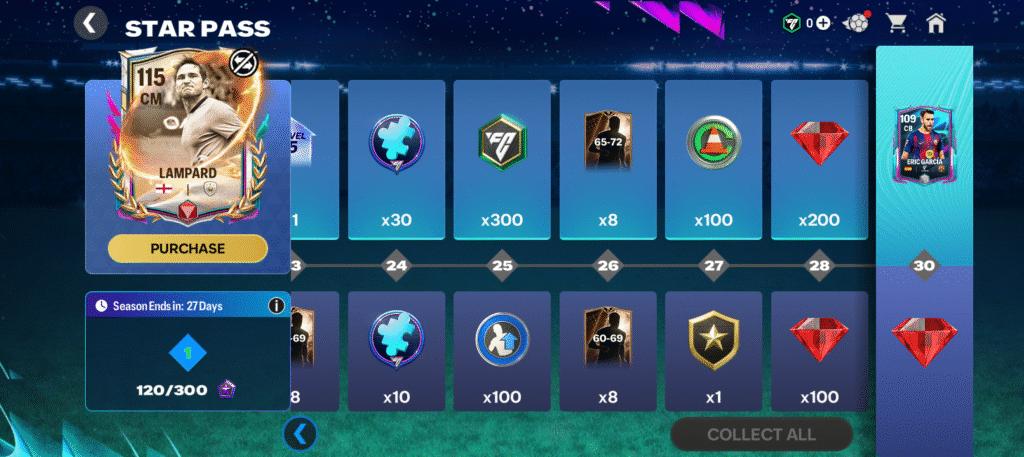Image resolution: width=1024 pixels, height=457 pixels.
Task: Go back using the top-left arrow
Action: 90,23
